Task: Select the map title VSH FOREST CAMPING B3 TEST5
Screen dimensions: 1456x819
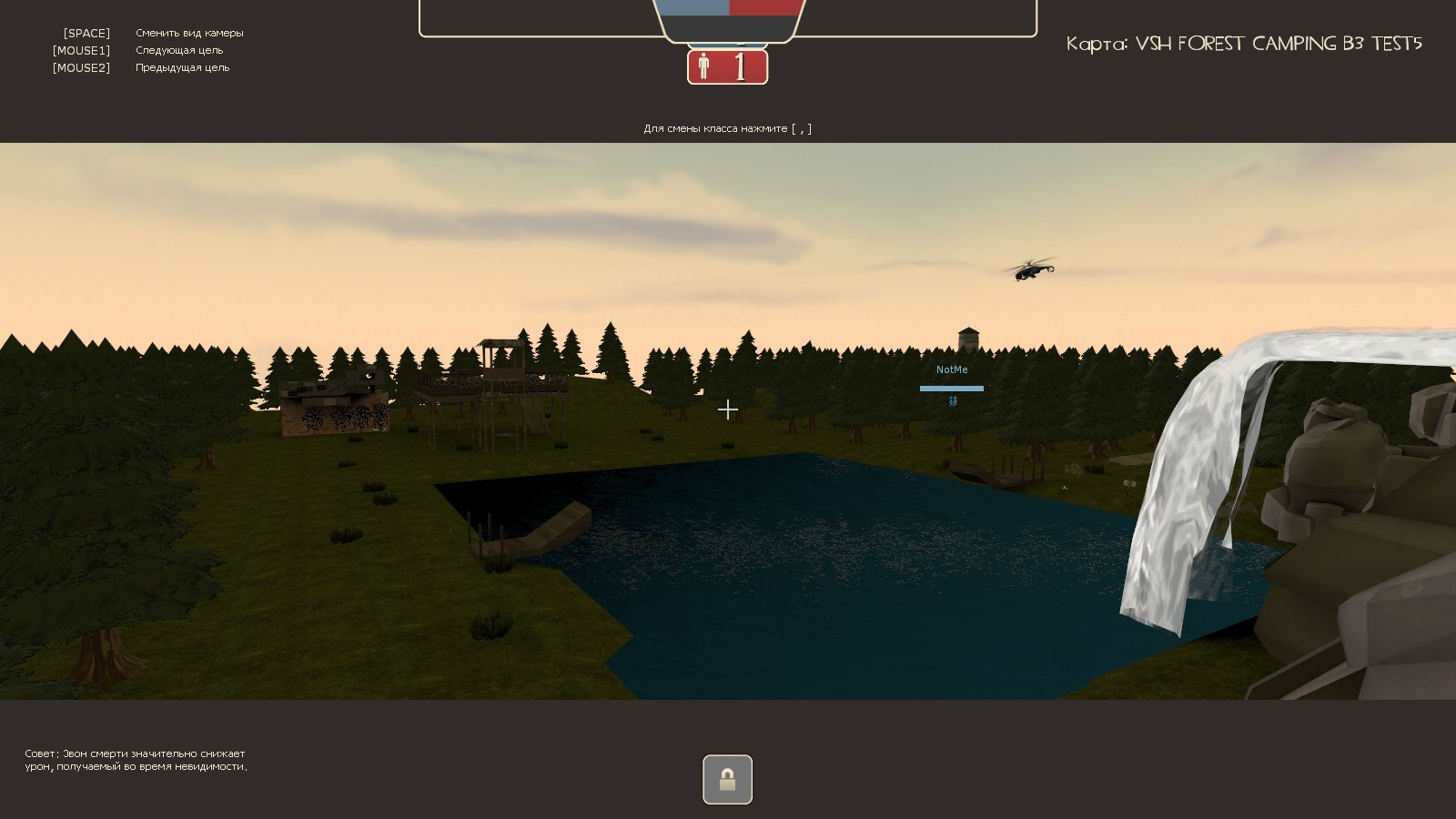Action: (1244, 43)
